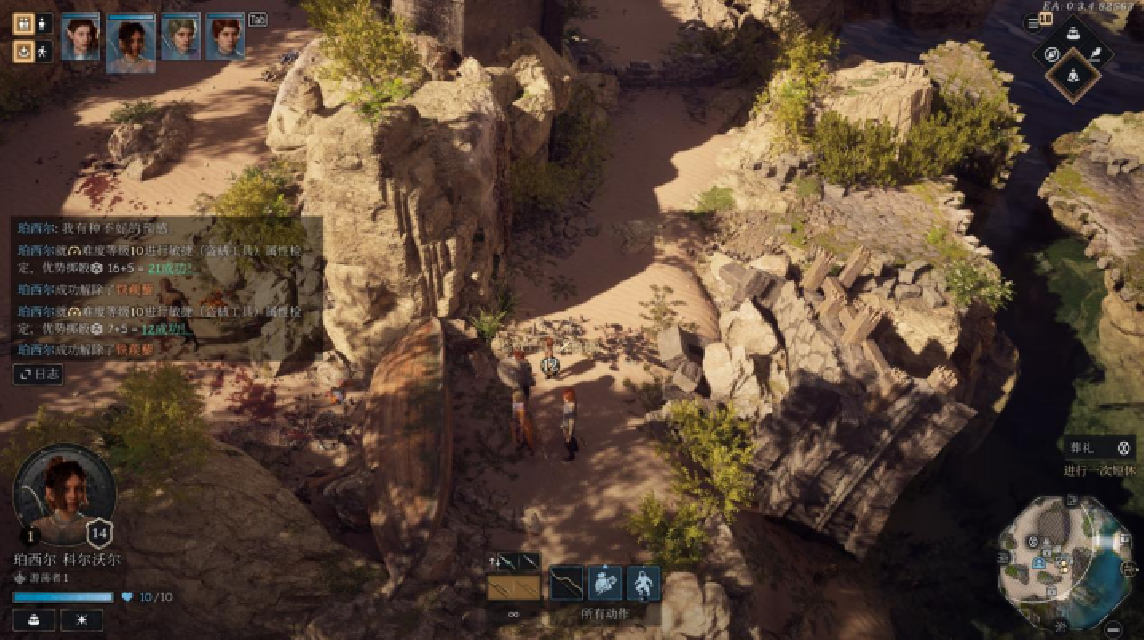This screenshot has width=1144, height=640.
Task: Open the journal book icon at top right
Action: point(1046,20)
